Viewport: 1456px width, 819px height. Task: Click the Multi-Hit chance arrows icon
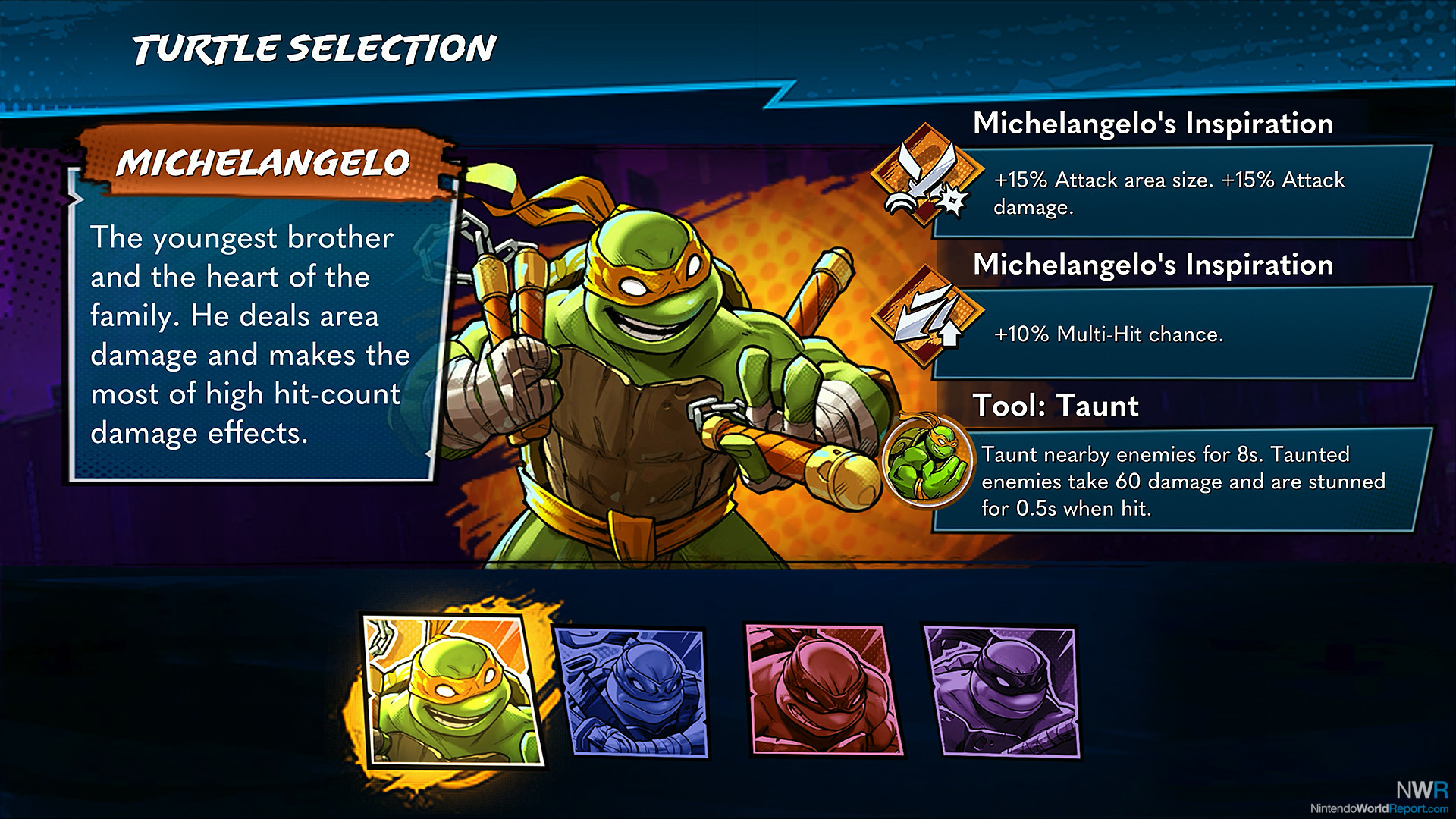pyautogui.click(x=925, y=317)
